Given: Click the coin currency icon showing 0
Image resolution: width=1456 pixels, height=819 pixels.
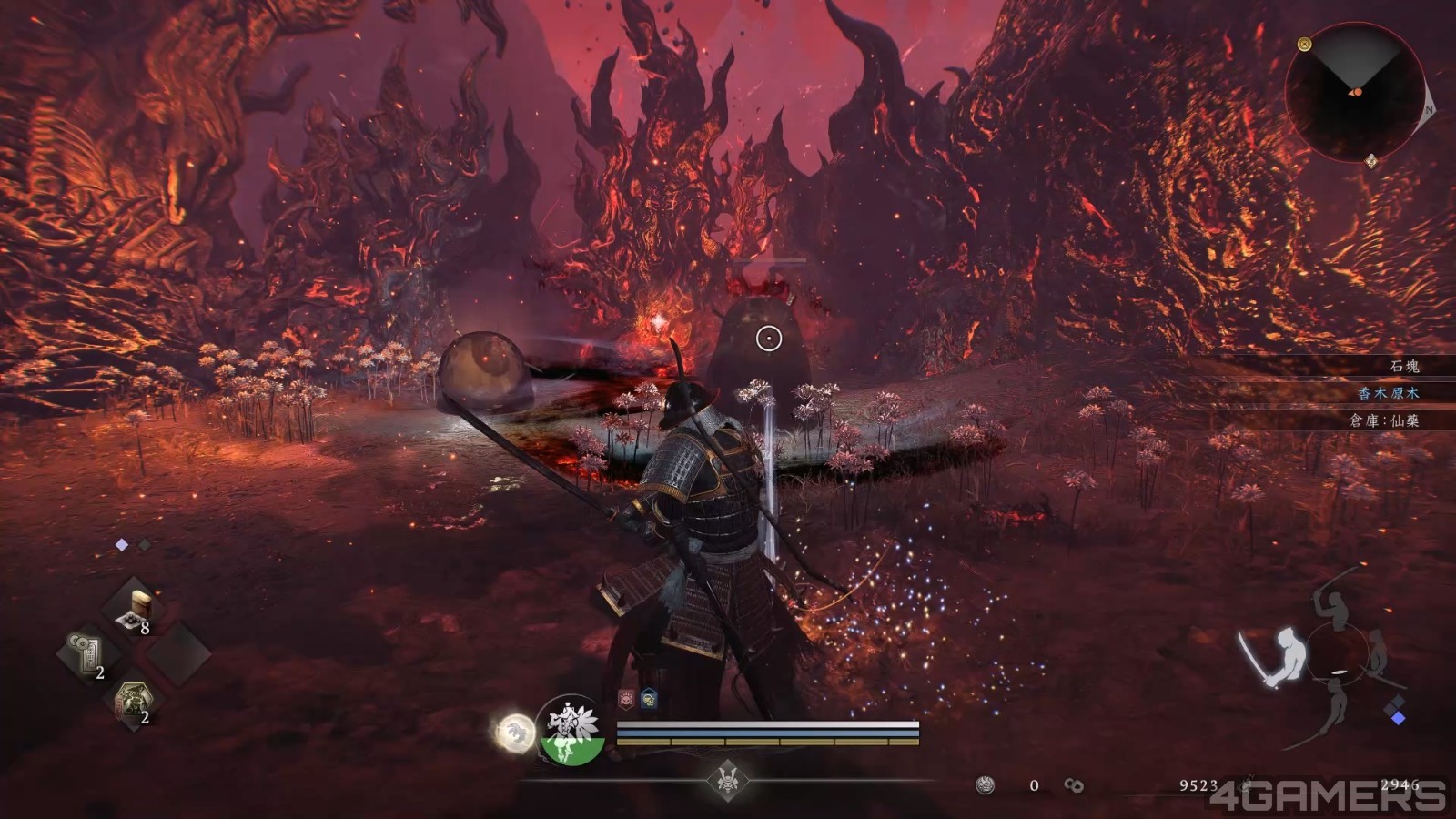Looking at the screenshot, I should pos(985,784).
